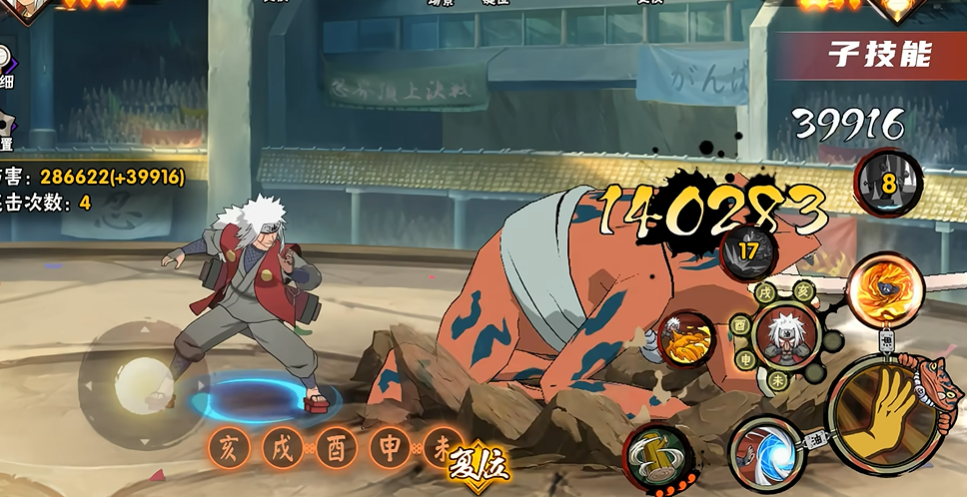967x497 pixels.
Task: Tap the yellow hand basic attack button
Action: [880, 414]
